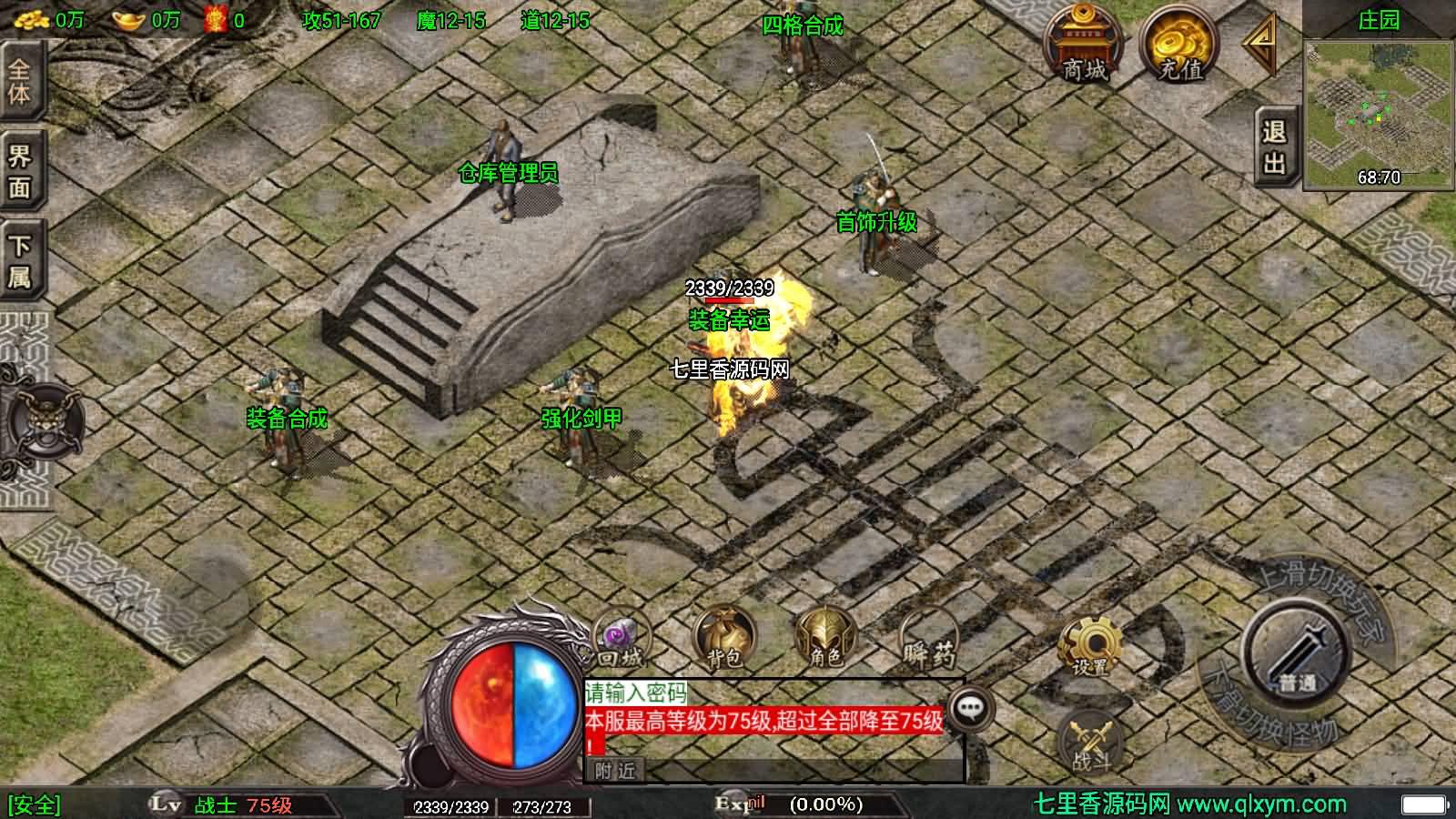Click the 退出 exit button
This screenshot has height=819, width=1456.
1274,147
